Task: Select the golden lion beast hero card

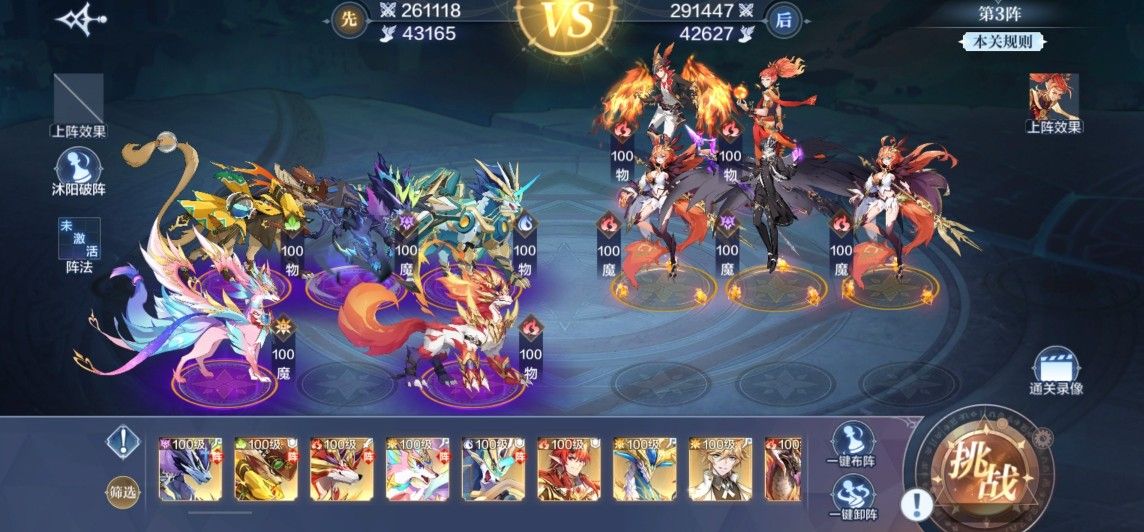Action: pos(263,468)
